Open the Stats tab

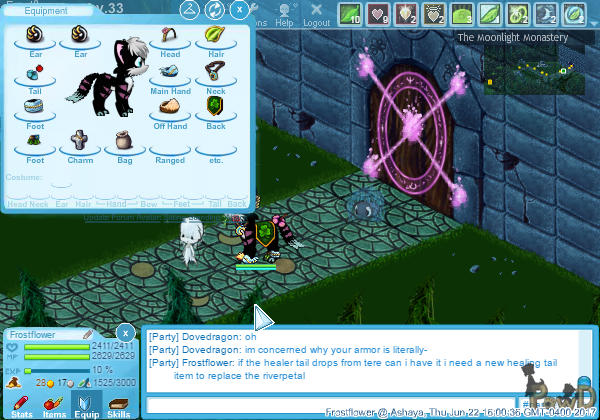(22, 404)
